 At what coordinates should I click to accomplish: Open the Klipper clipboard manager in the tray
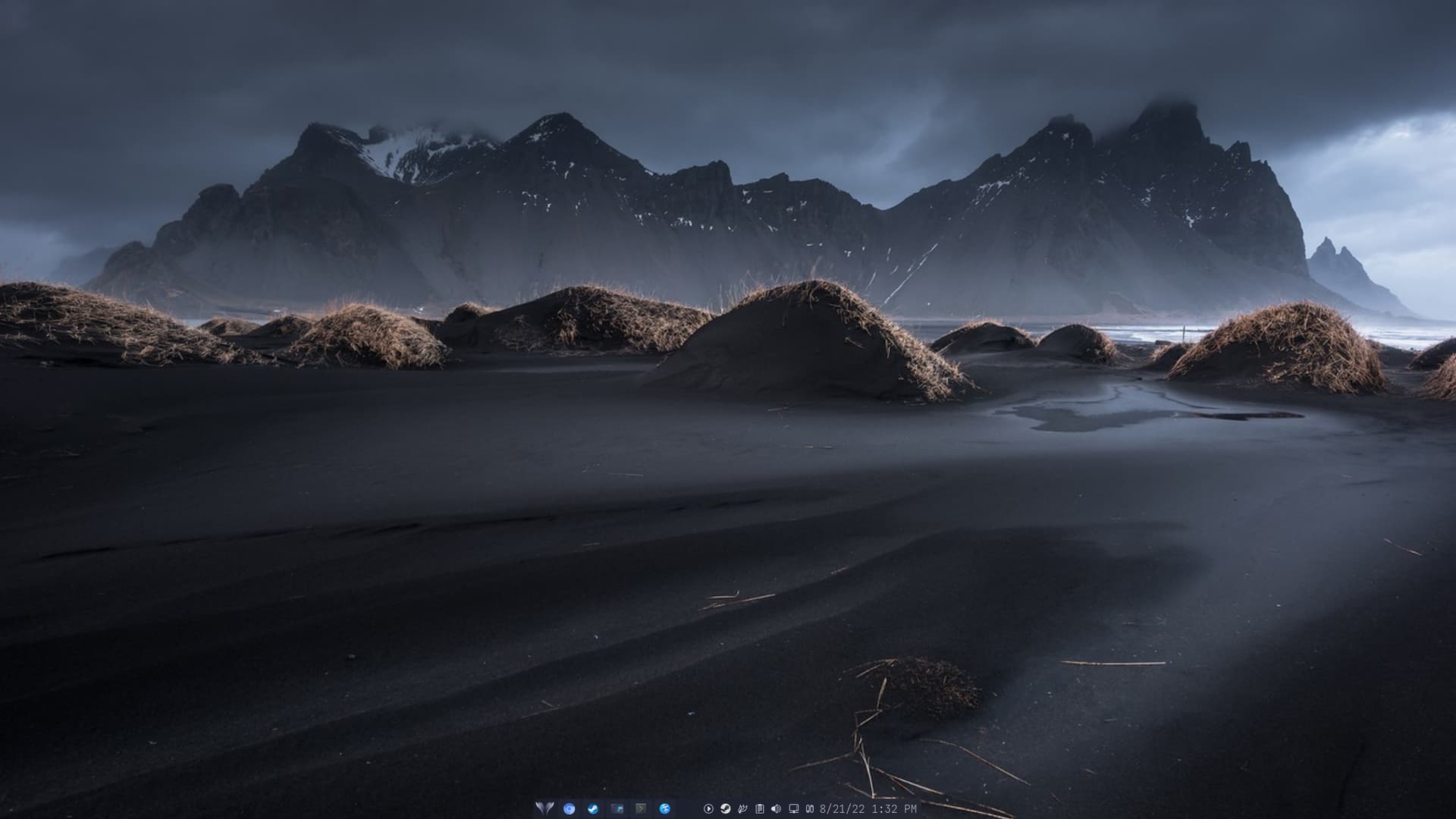[x=760, y=808]
